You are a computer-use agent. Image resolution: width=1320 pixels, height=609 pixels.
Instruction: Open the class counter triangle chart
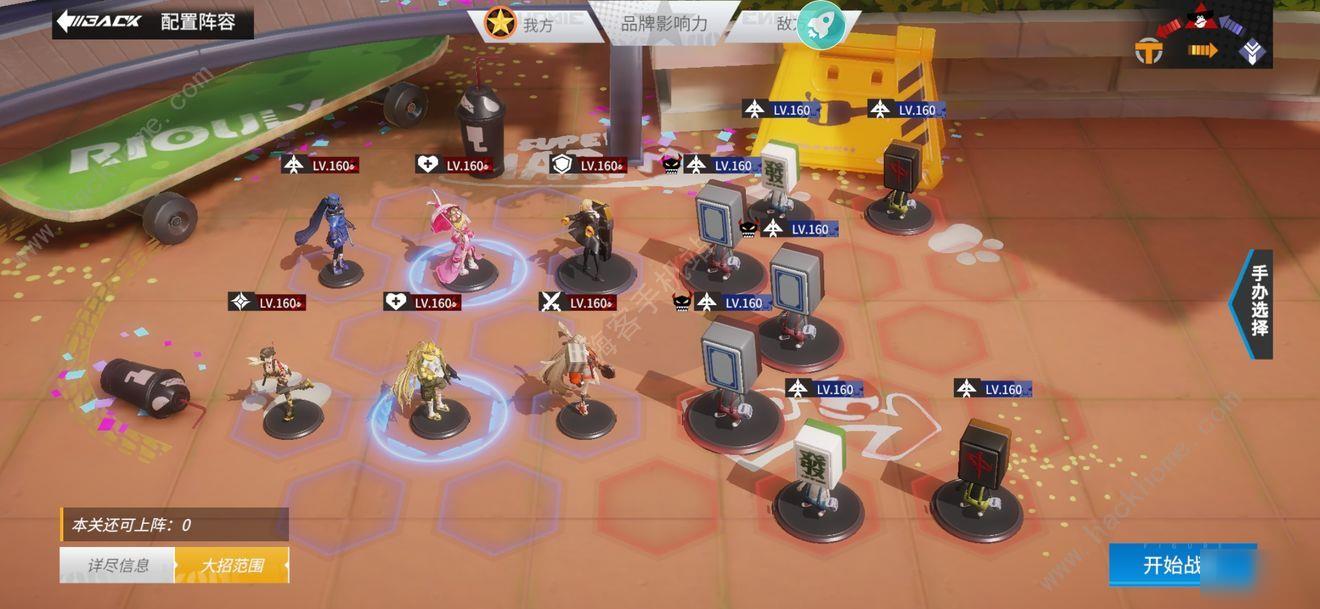pyautogui.click(x=1201, y=38)
